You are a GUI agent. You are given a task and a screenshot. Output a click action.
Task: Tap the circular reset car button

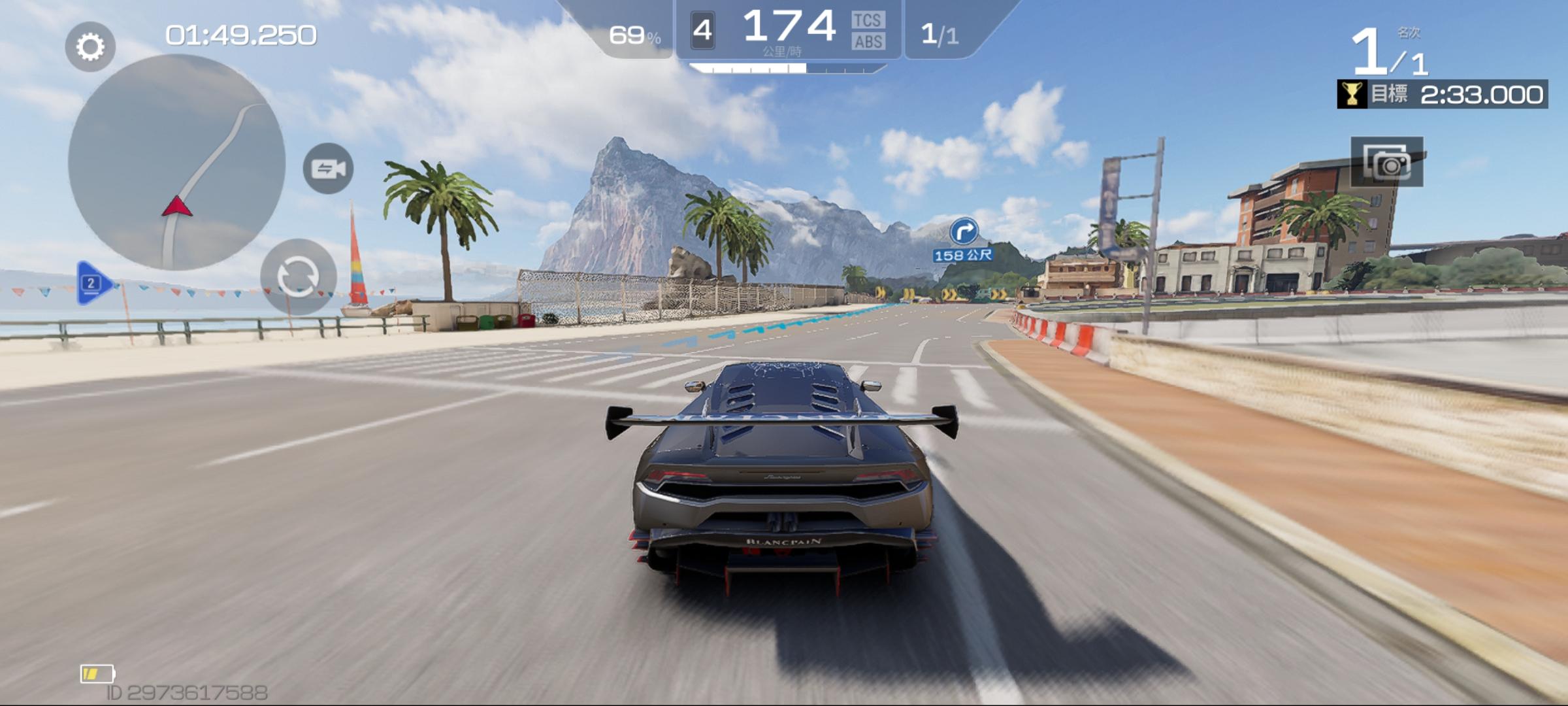[299, 277]
